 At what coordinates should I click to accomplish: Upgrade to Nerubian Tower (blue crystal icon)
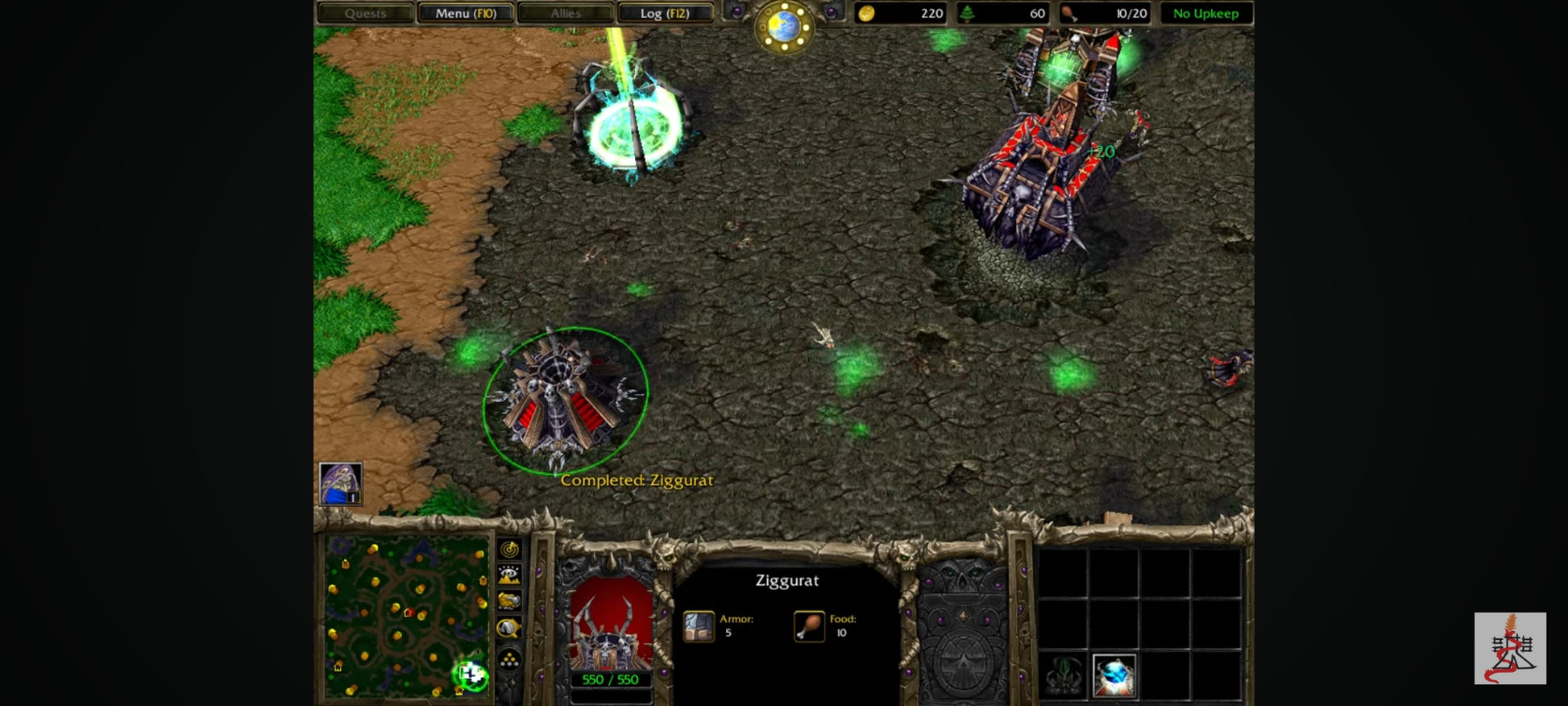pos(1115,675)
